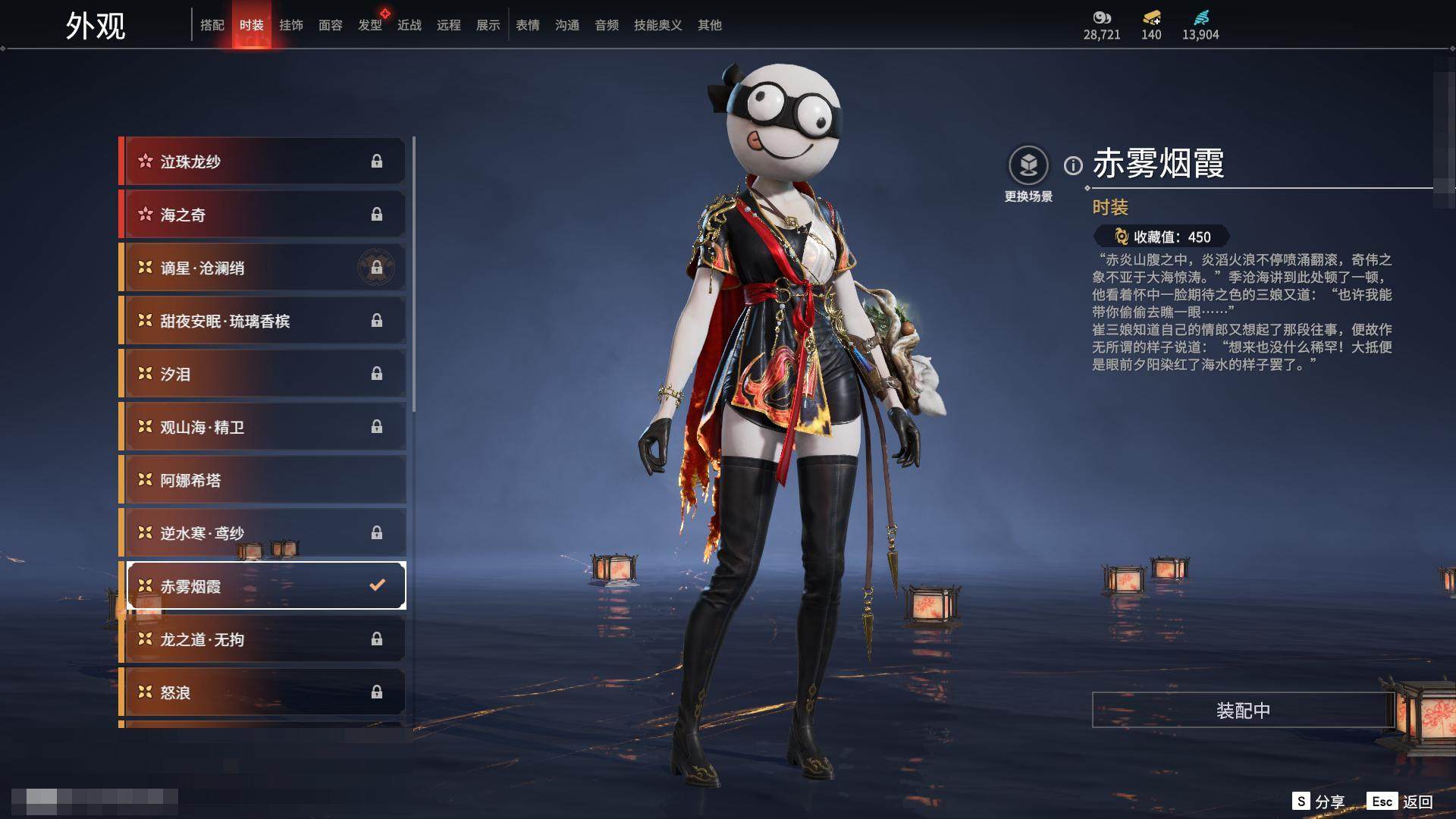Switch to the 表情 emotes tab
1456x819 pixels.
(528, 25)
